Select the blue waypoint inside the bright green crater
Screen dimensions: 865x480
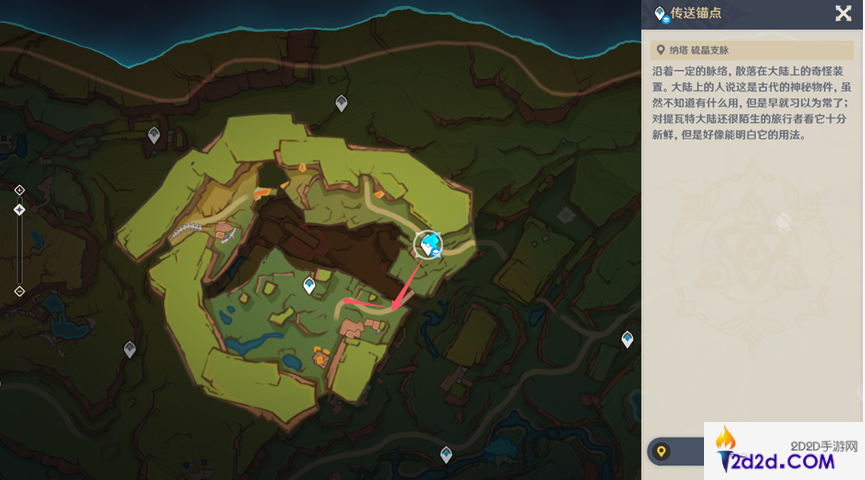[x=310, y=286]
